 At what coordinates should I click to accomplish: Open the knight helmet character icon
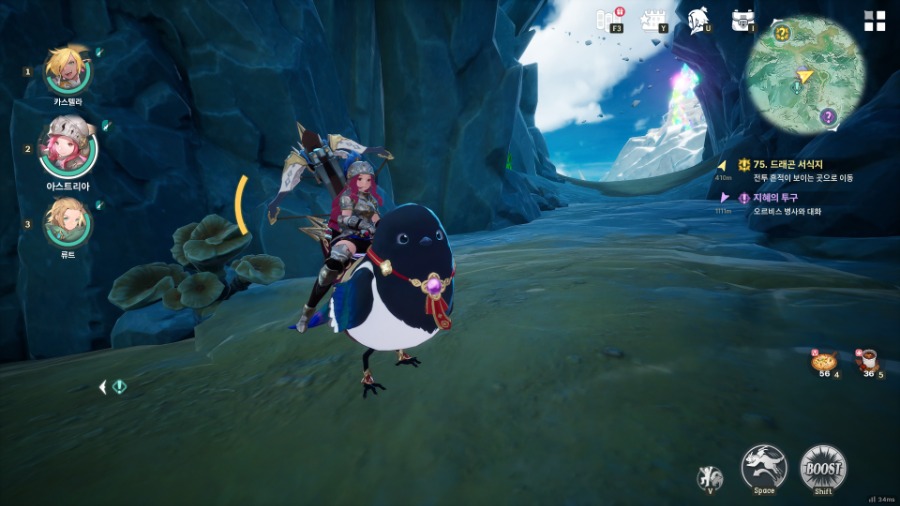point(698,20)
